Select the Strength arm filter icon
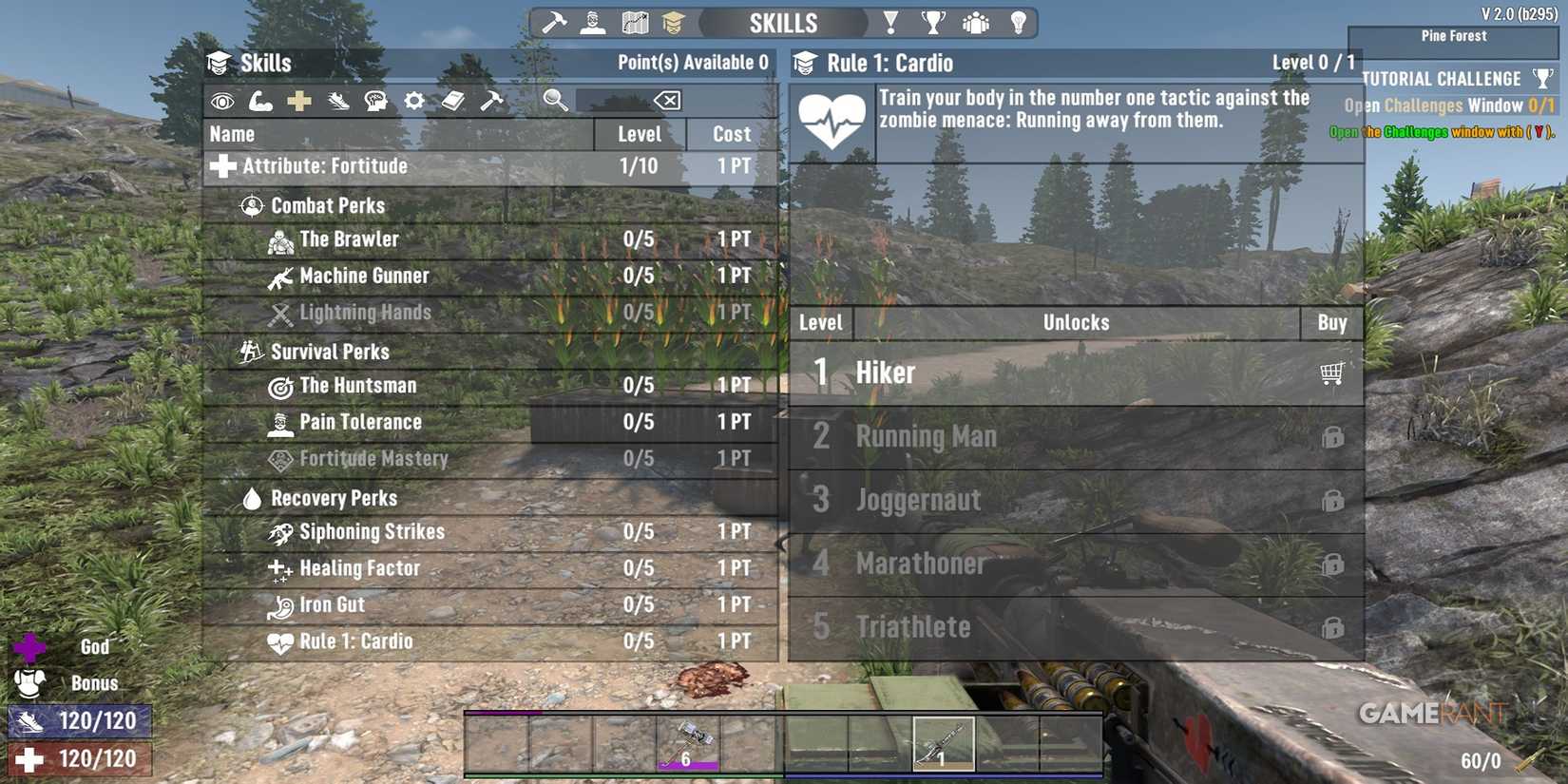Image resolution: width=1568 pixels, height=784 pixels. [x=258, y=100]
